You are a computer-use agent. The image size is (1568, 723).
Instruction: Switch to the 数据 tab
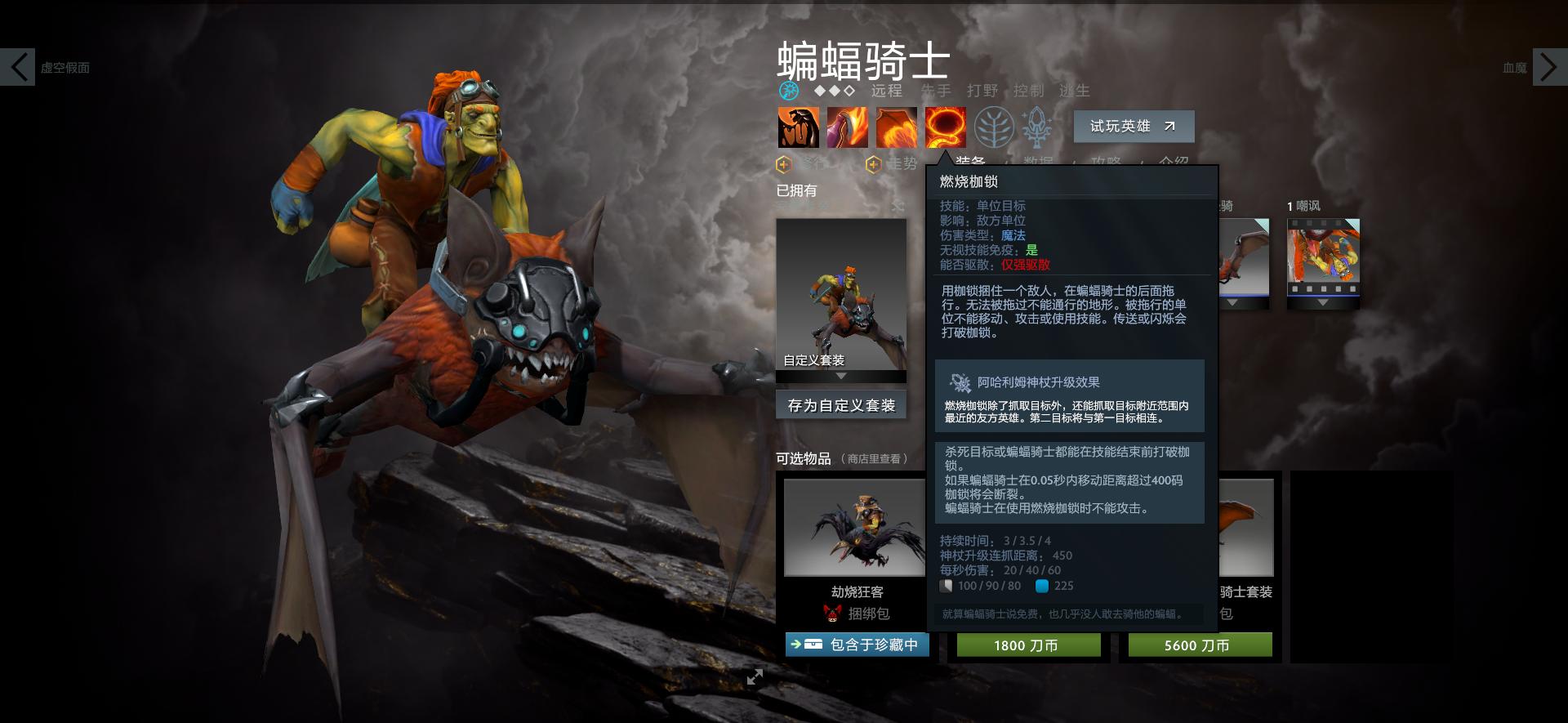[x=1038, y=160]
